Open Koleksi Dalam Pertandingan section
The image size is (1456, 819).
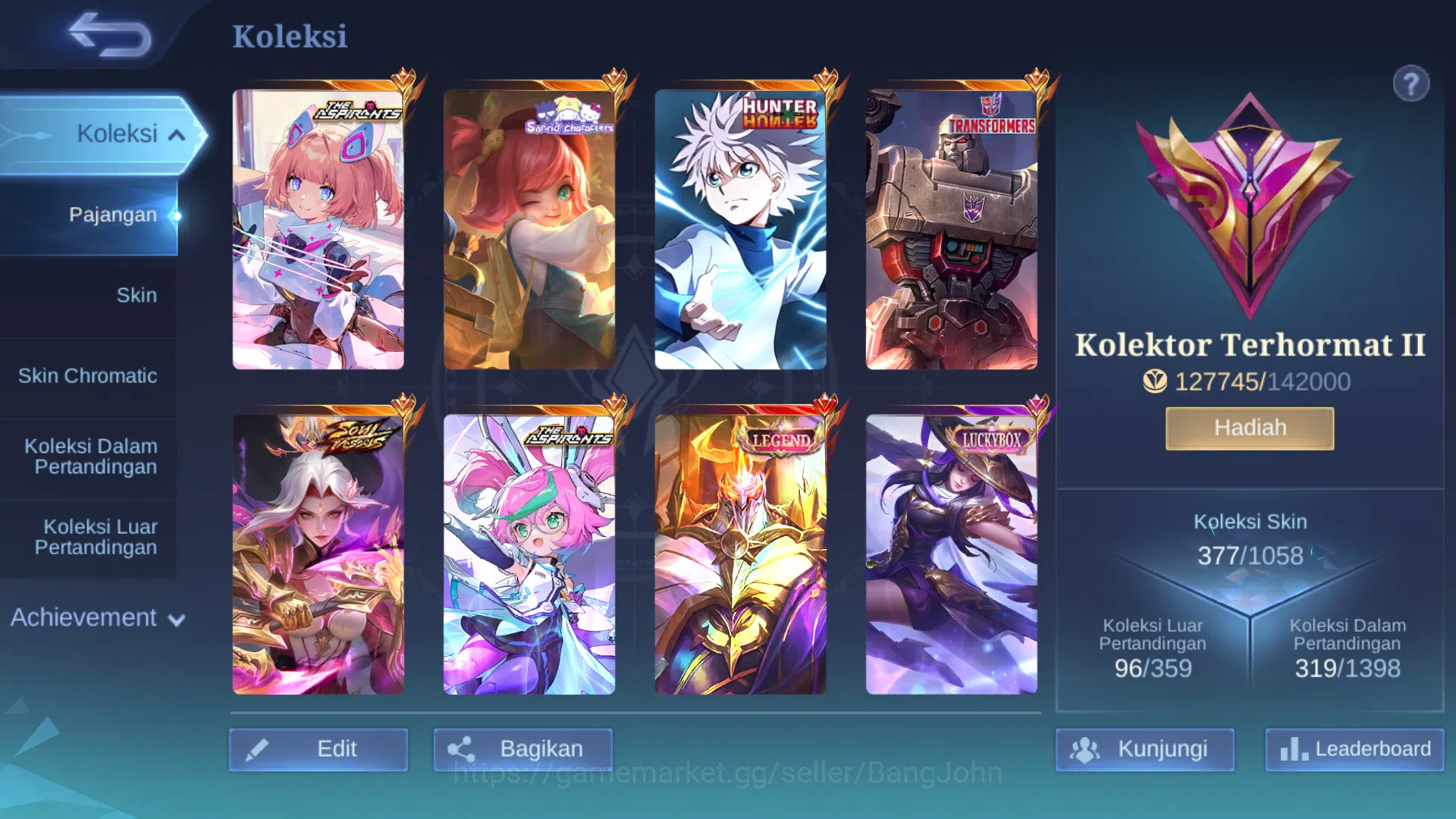pos(89,456)
